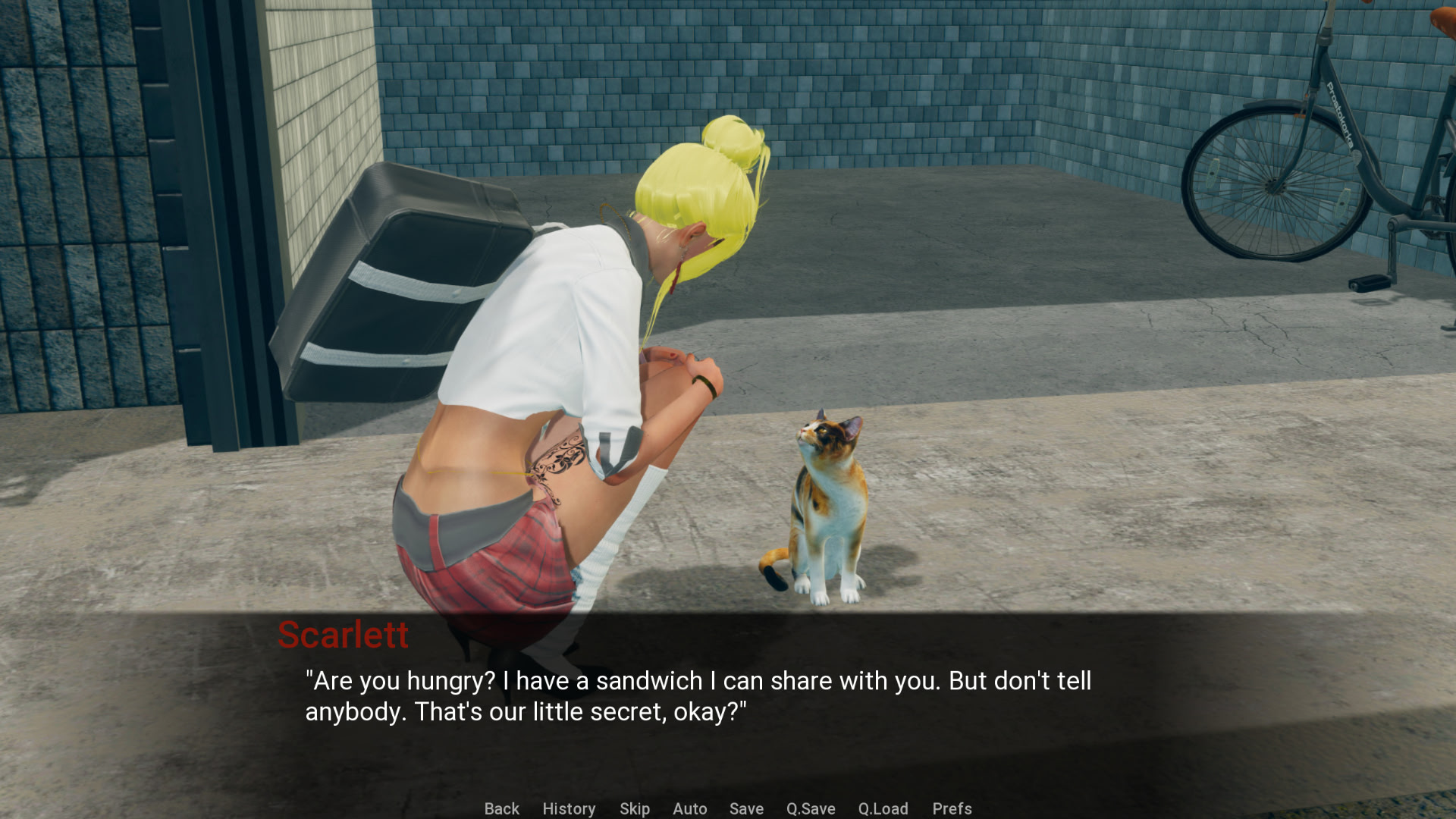Quick load using Q.Load
The height and width of the screenshot is (819, 1456).
(x=883, y=808)
